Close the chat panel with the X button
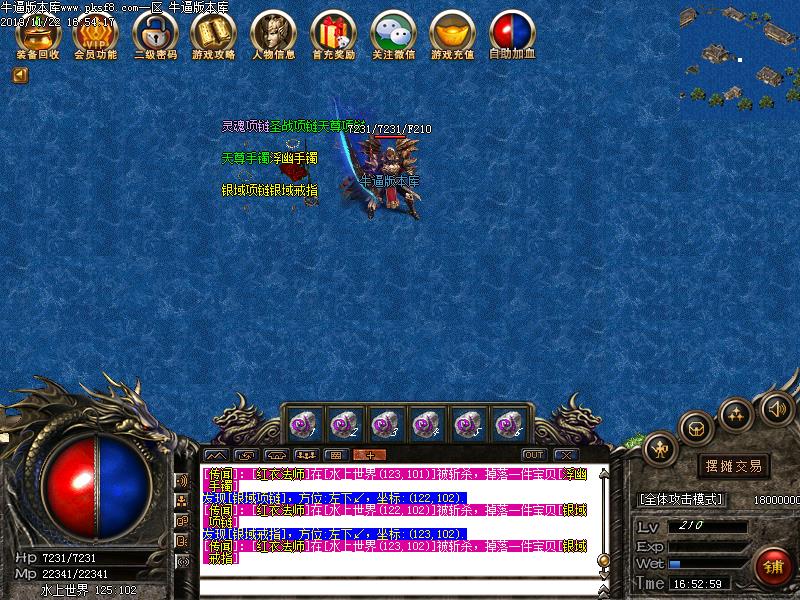This screenshot has height=600, width=800. point(565,455)
